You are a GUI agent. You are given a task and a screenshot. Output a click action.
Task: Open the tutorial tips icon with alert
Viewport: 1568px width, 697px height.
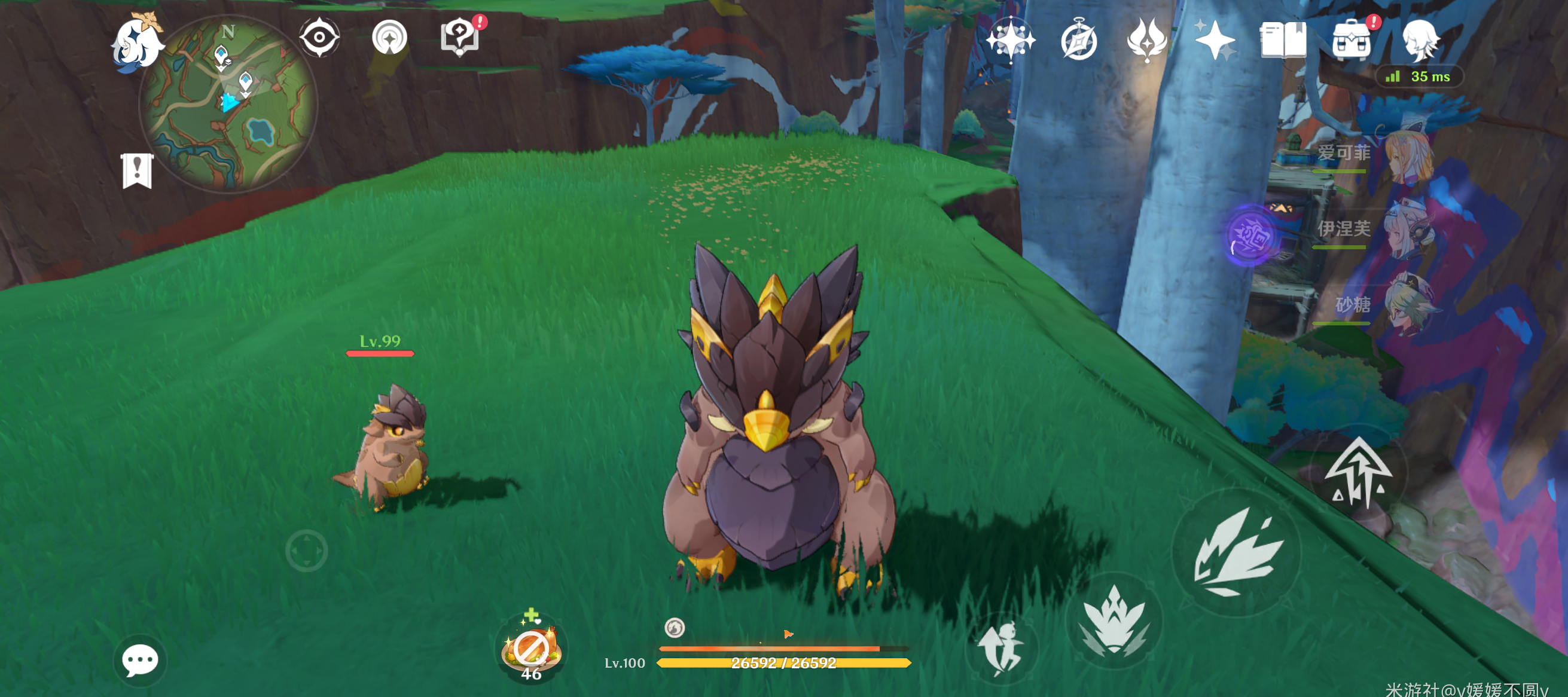[x=460, y=36]
